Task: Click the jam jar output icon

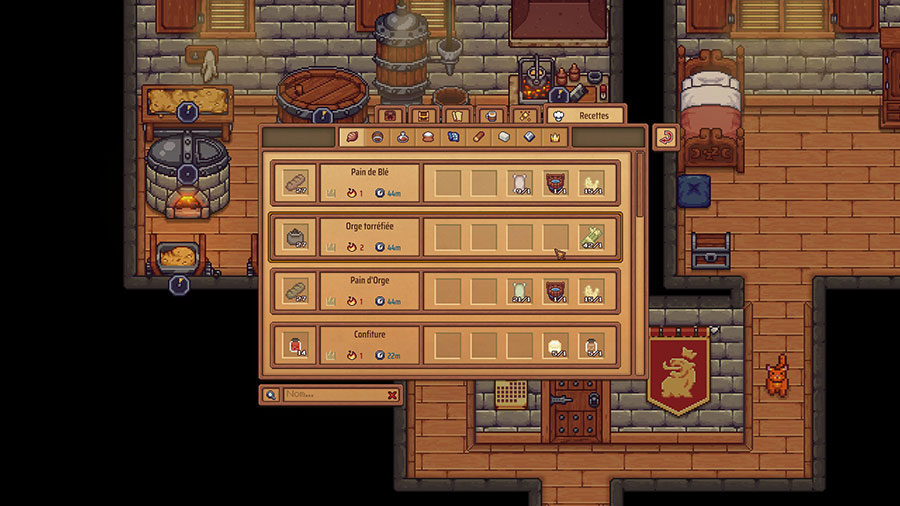Action: [x=293, y=345]
